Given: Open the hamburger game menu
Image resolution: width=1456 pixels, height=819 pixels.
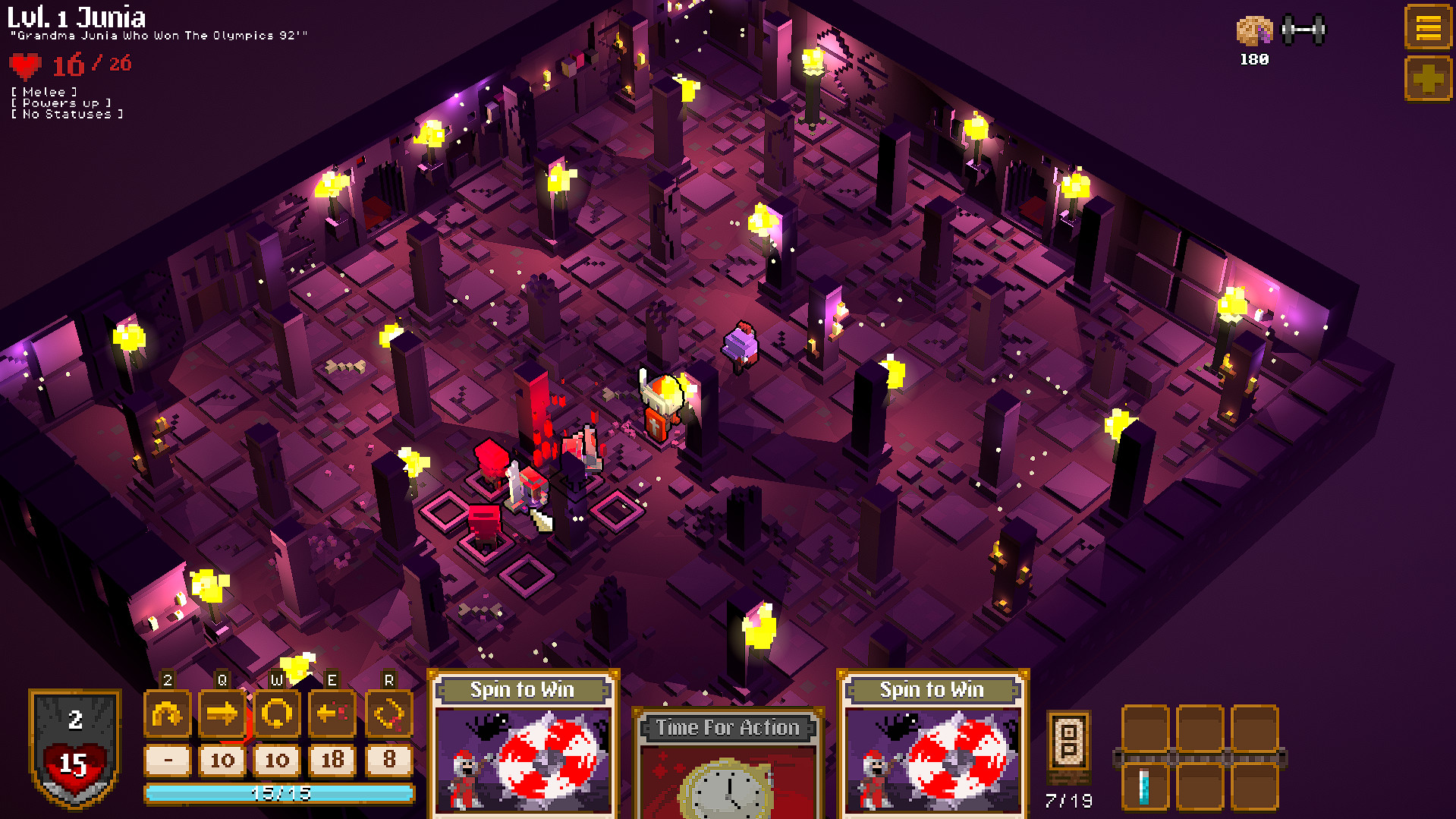Looking at the screenshot, I should (1428, 25).
